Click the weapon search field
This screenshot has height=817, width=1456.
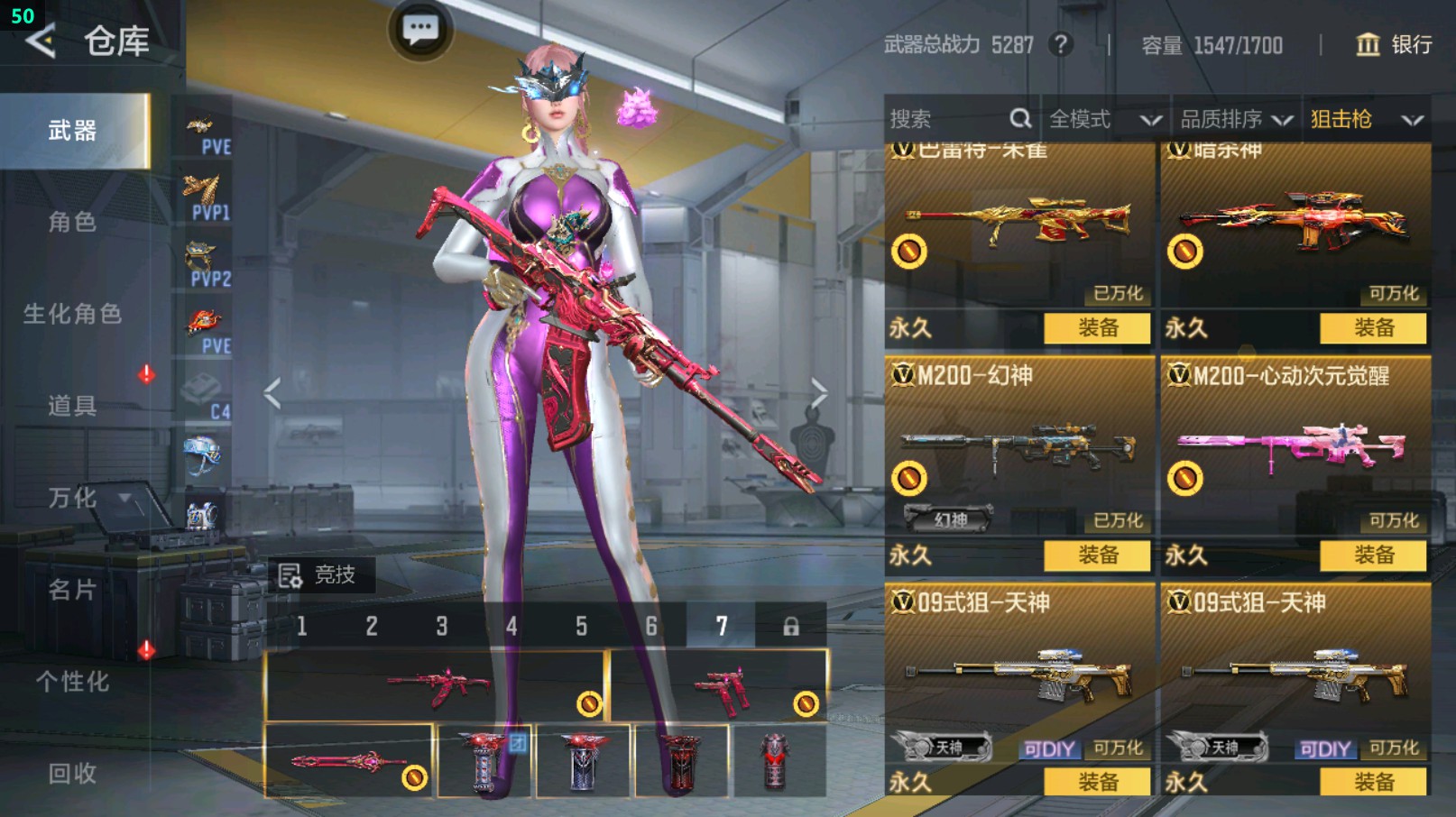coord(947,119)
